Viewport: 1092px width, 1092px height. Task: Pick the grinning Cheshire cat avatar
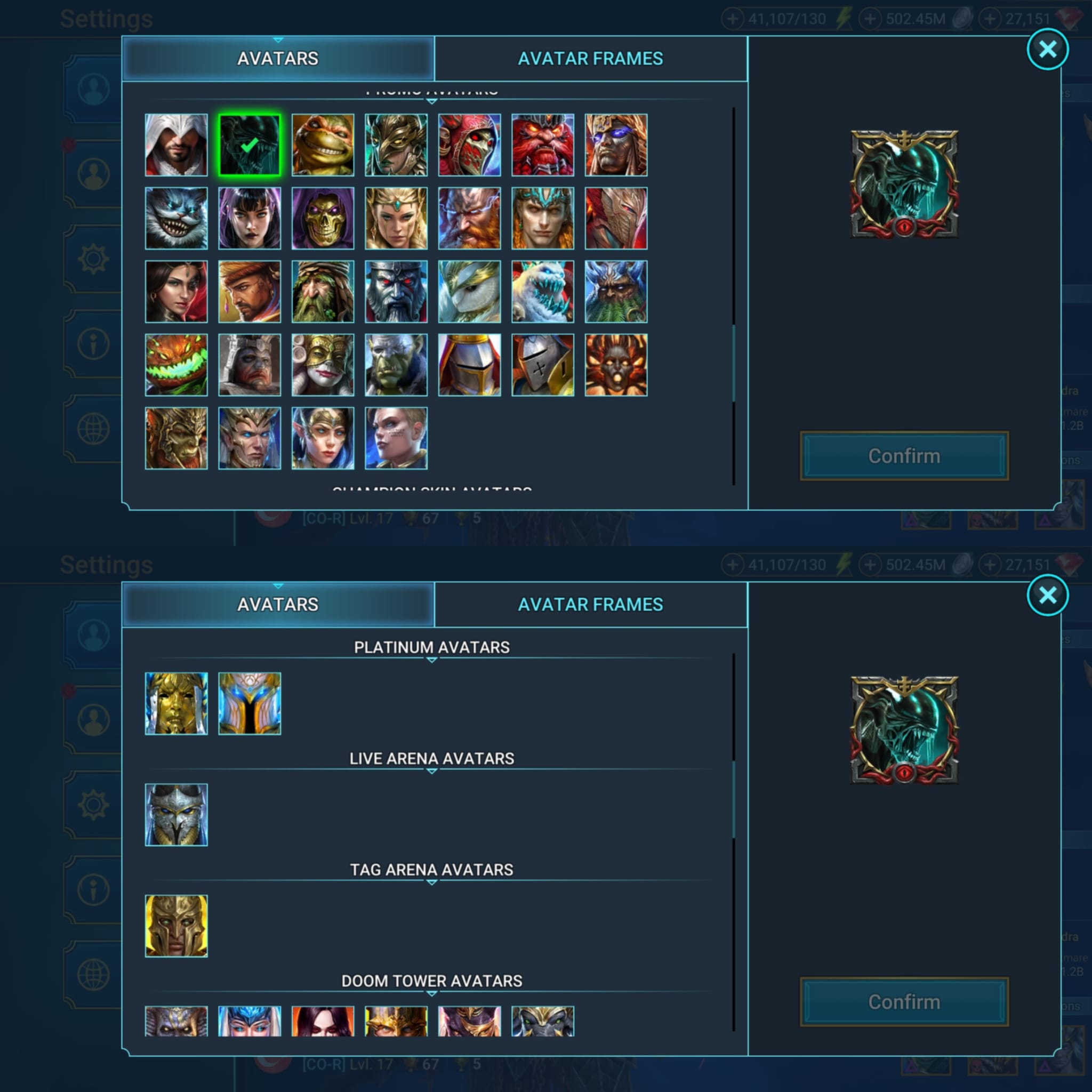point(176,218)
